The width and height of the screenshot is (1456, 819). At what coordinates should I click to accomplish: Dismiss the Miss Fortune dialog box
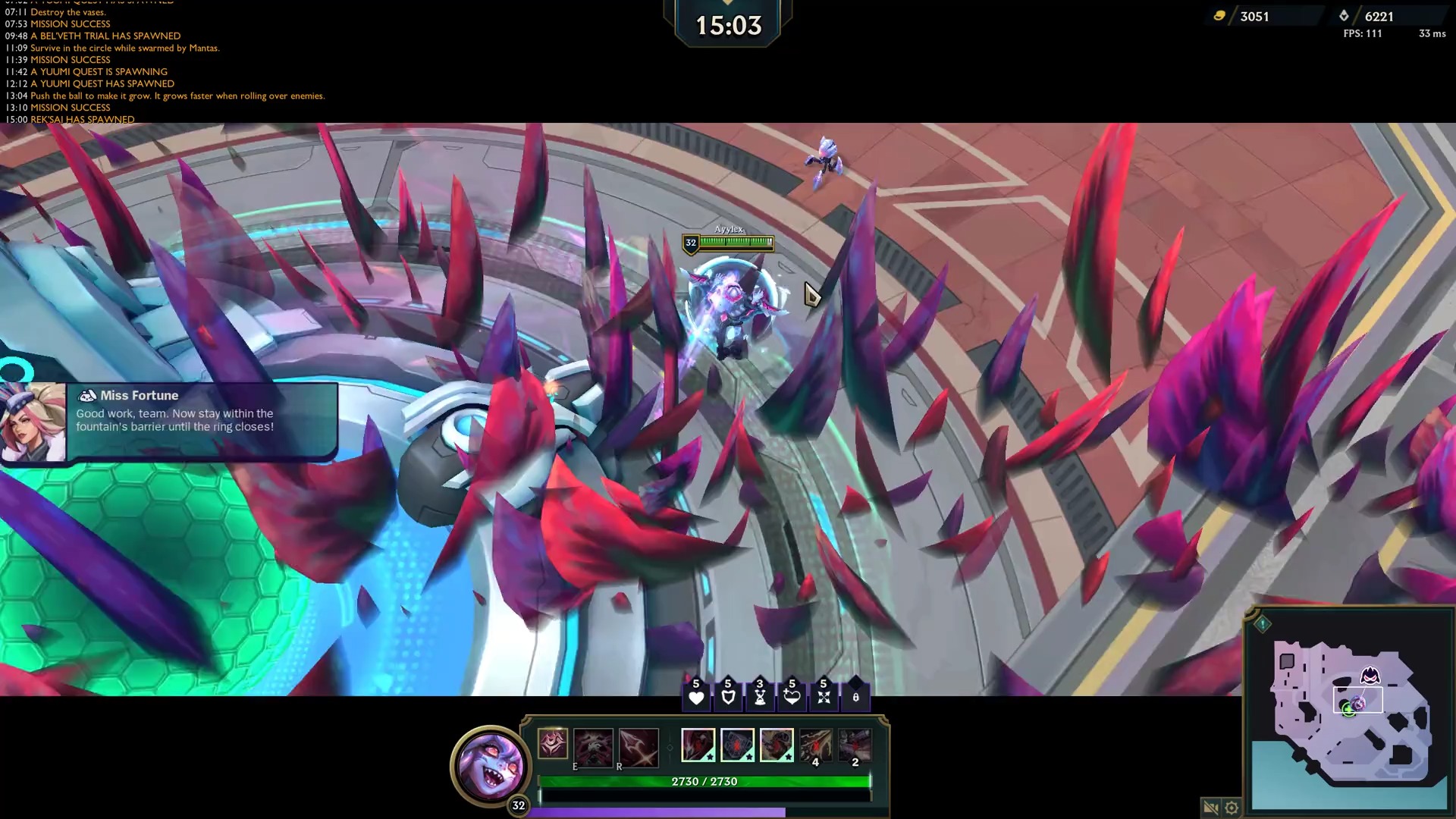201,419
